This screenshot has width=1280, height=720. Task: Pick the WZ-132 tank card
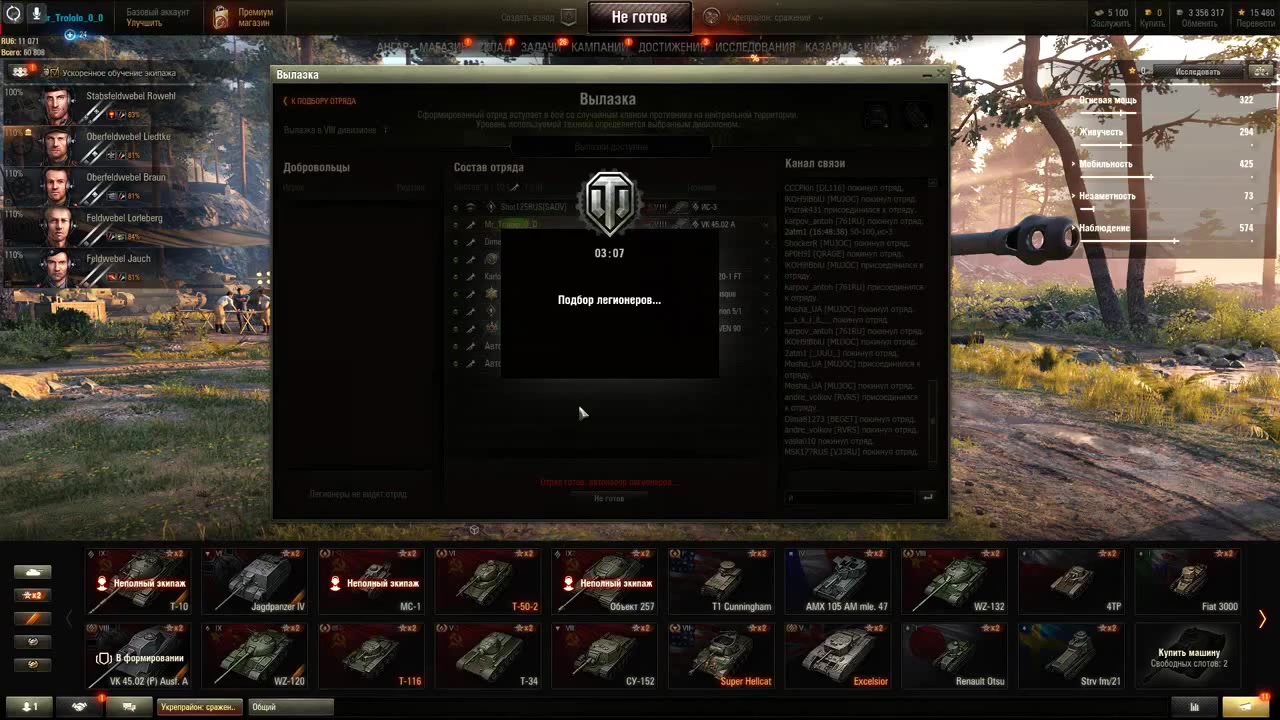(955, 580)
